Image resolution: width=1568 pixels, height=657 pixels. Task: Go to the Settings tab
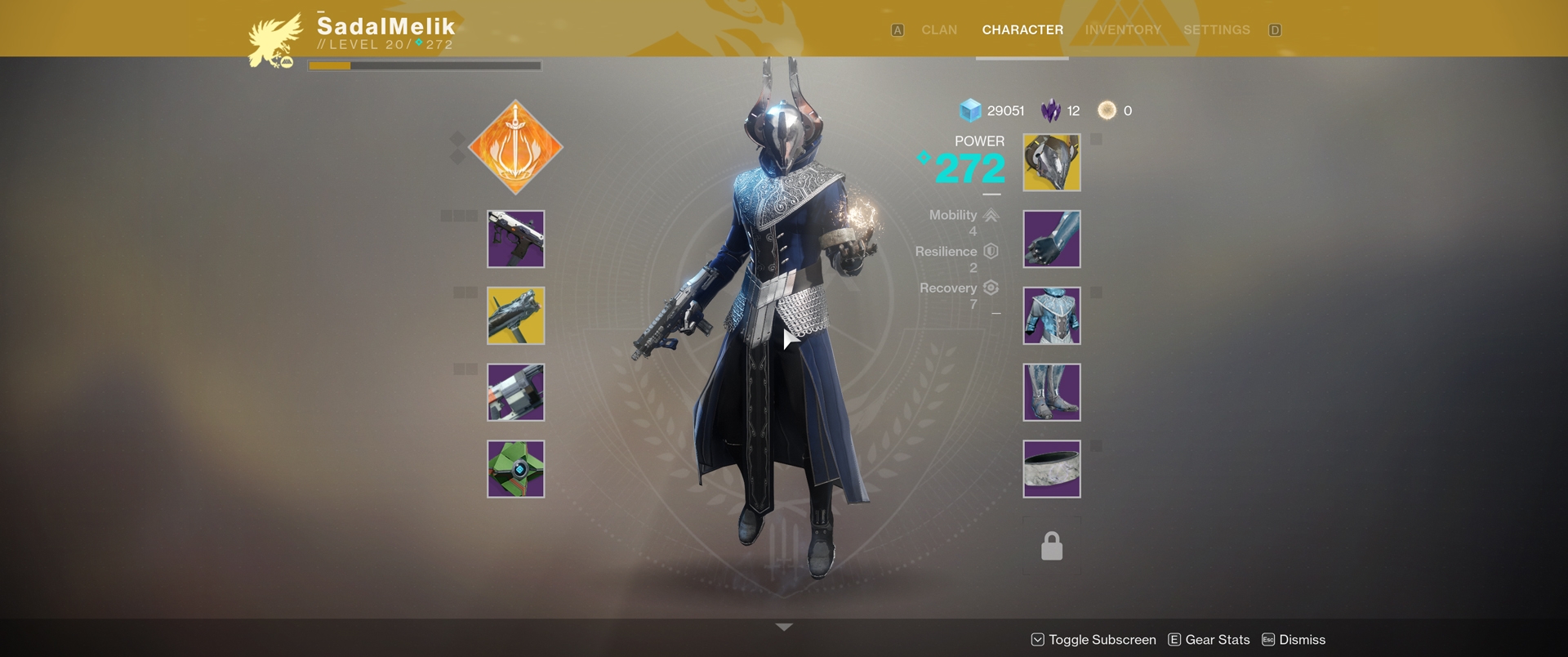click(1216, 30)
